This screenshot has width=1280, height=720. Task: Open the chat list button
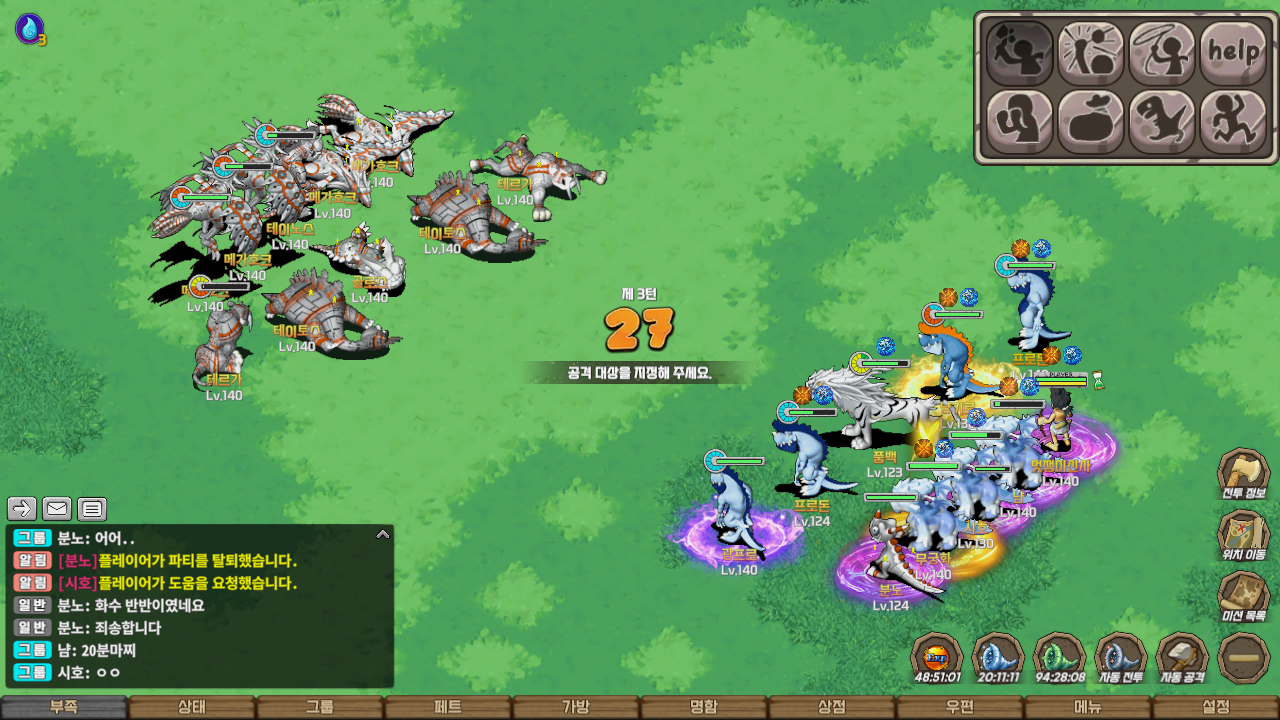click(x=92, y=509)
